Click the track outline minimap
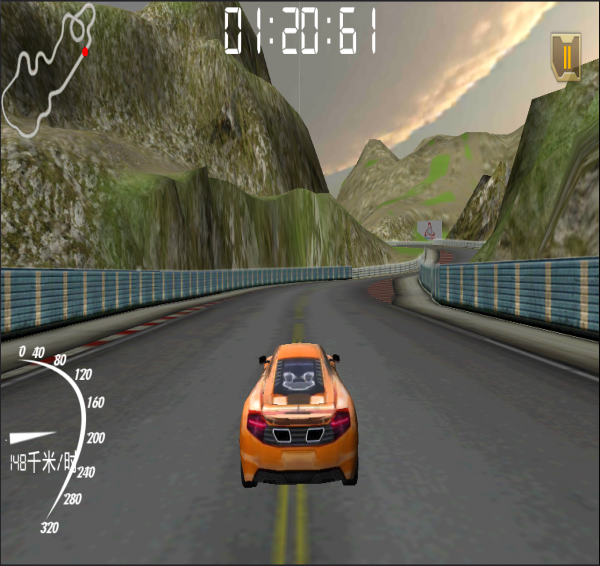The width and height of the screenshot is (600, 566). coord(48,70)
